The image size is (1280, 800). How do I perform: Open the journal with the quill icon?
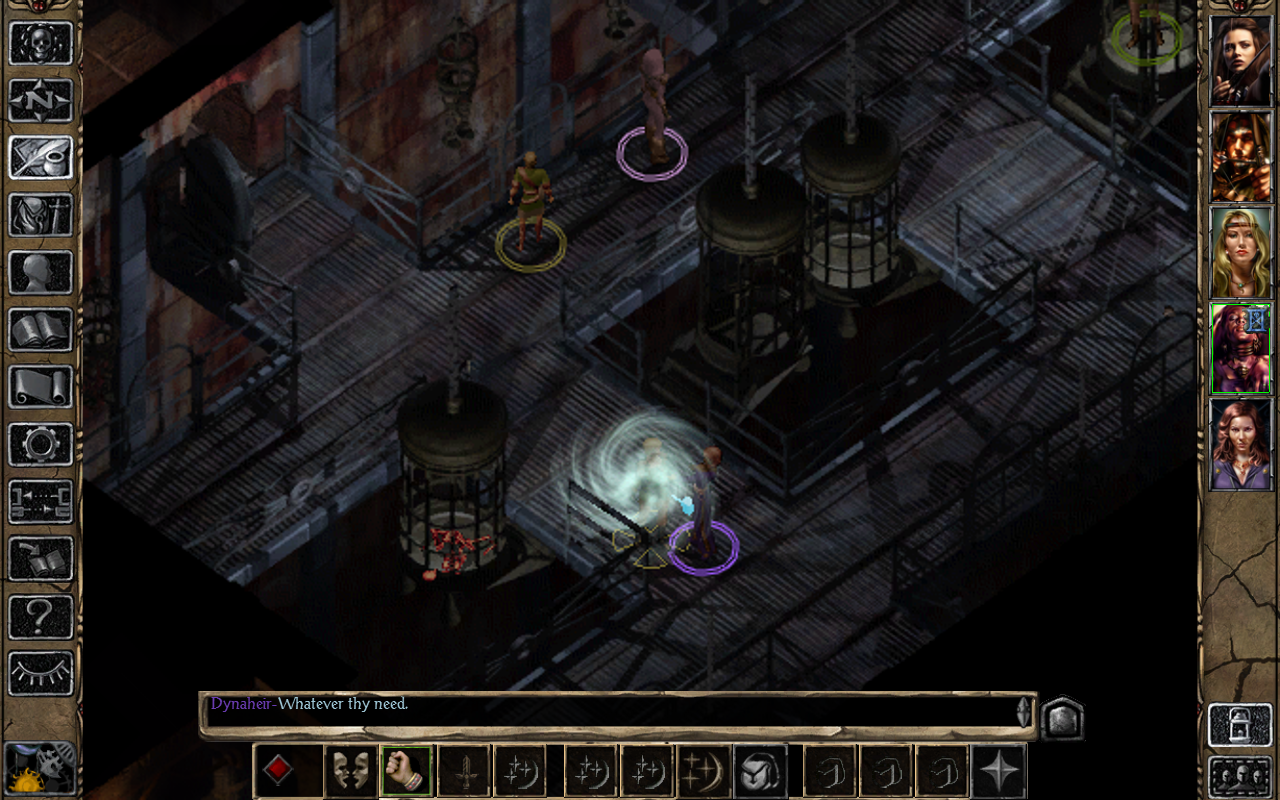[x=41, y=157]
